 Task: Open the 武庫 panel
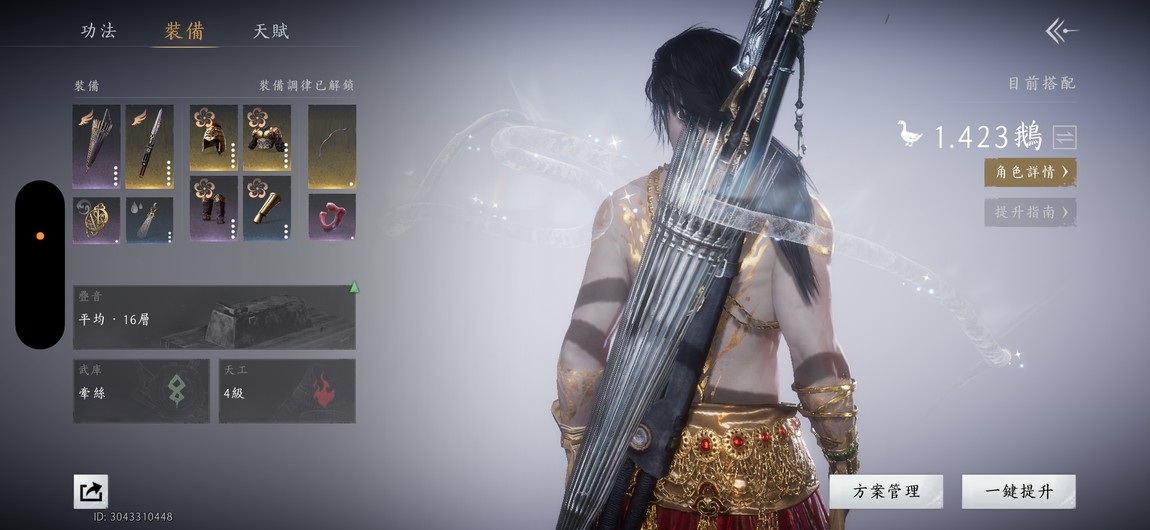pos(141,391)
